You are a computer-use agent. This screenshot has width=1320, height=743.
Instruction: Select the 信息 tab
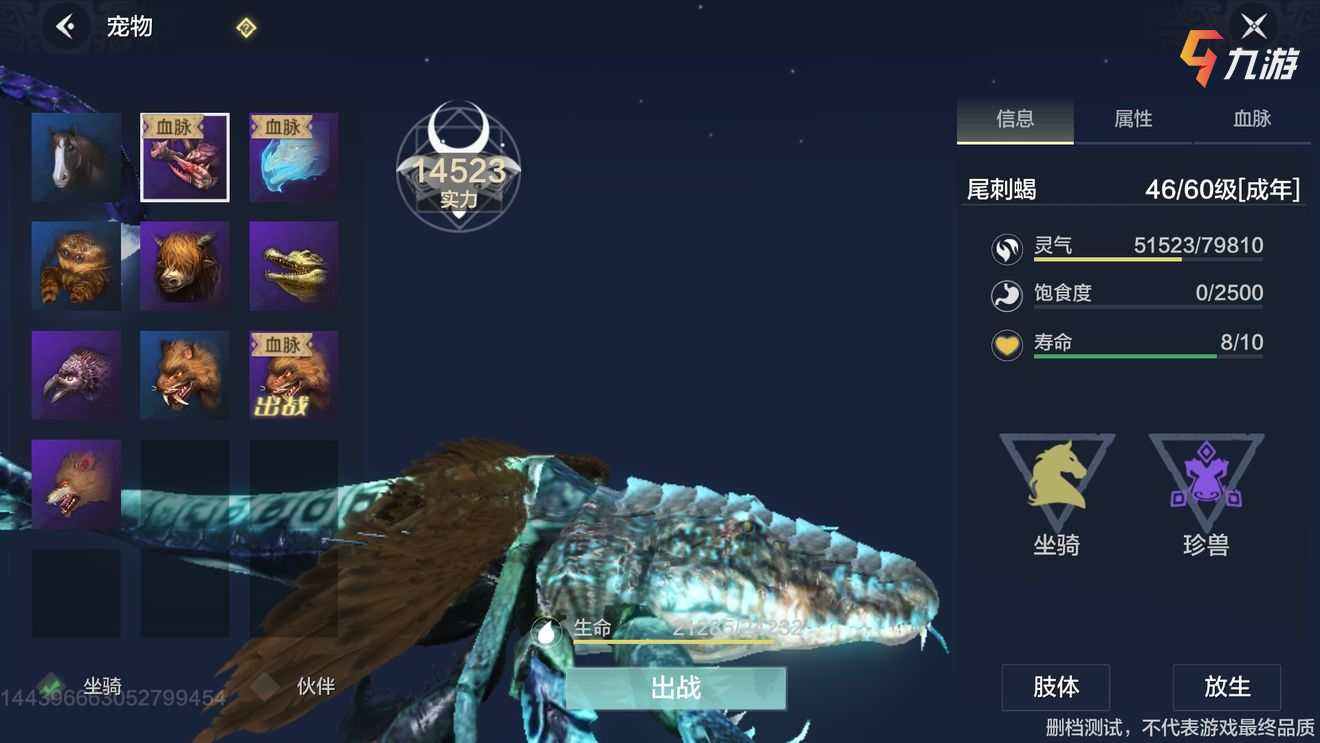1015,119
